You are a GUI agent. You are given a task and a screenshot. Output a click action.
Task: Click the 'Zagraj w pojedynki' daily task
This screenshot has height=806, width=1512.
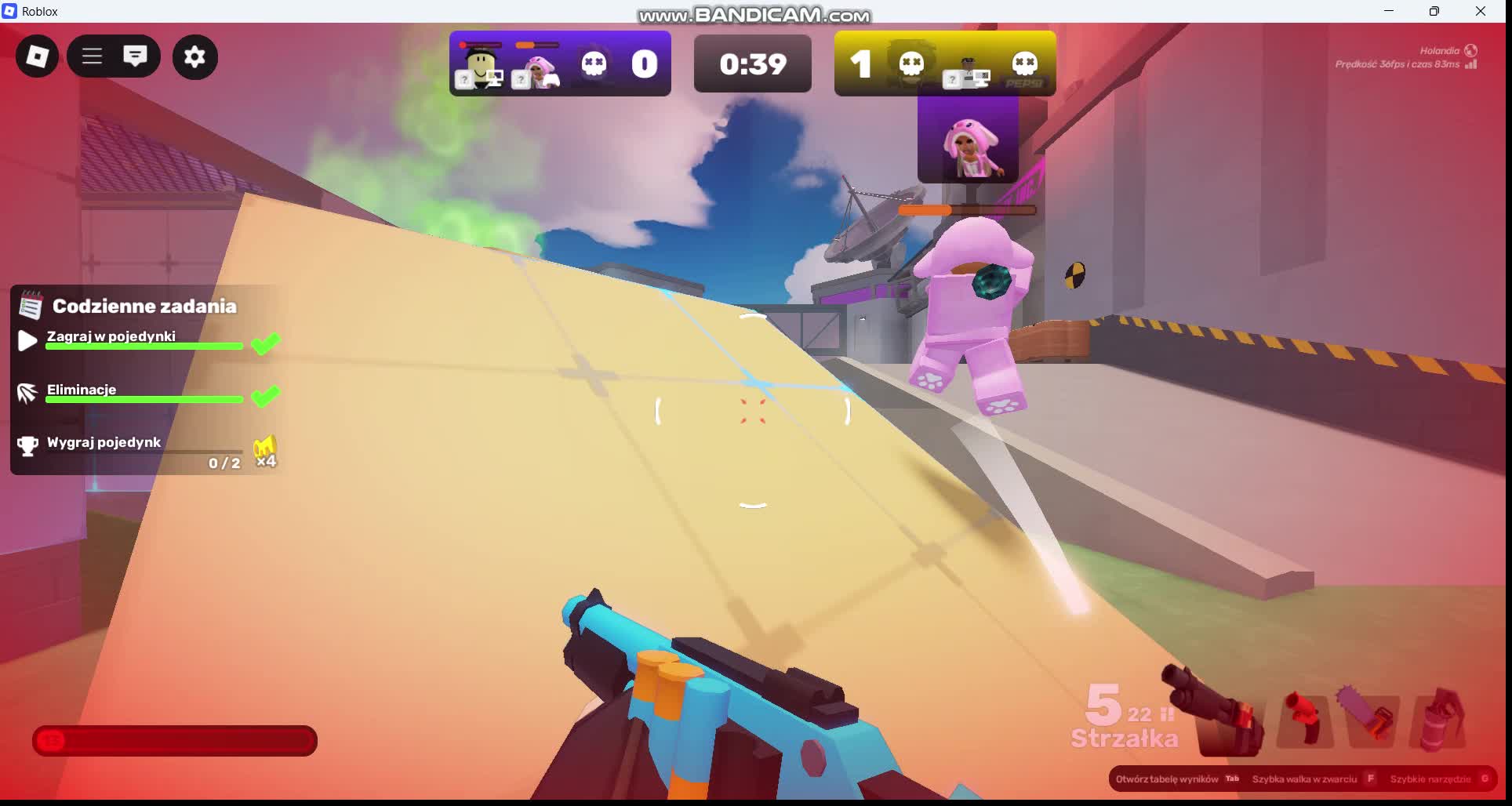111,336
